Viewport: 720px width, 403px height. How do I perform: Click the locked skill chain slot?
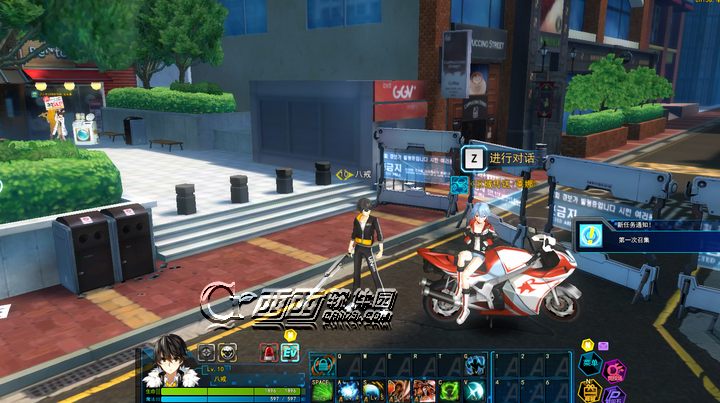322,366
